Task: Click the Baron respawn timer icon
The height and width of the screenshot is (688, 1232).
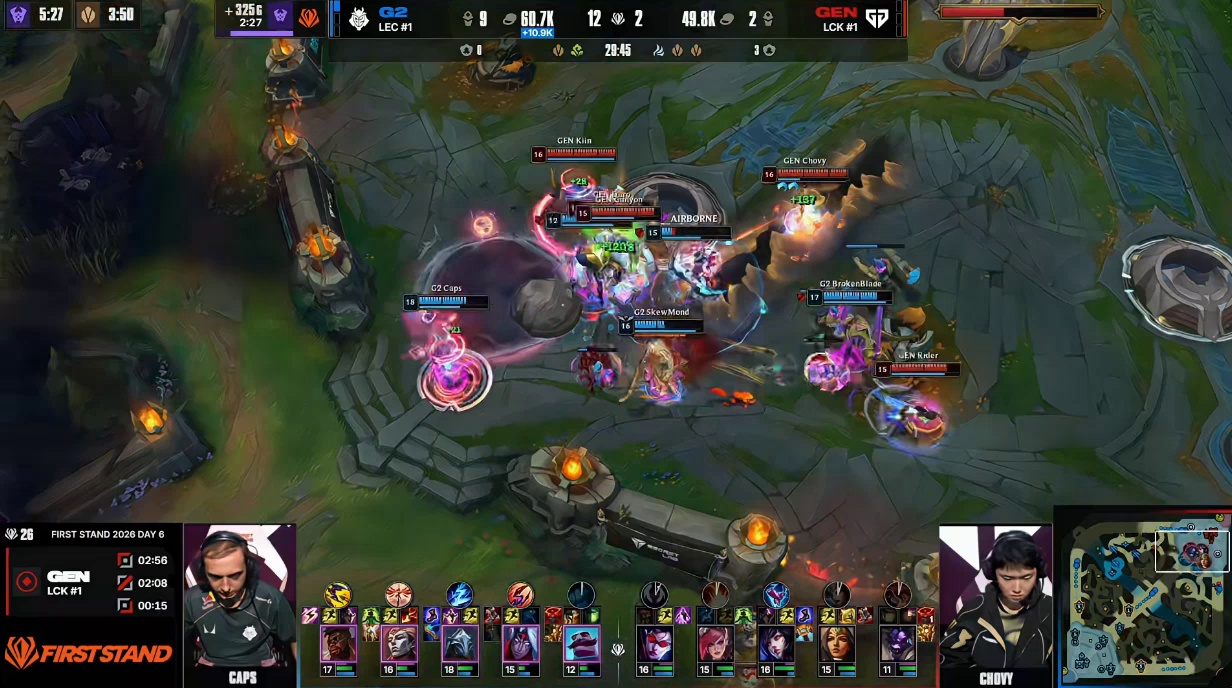Action: pyautogui.click(x=18, y=16)
